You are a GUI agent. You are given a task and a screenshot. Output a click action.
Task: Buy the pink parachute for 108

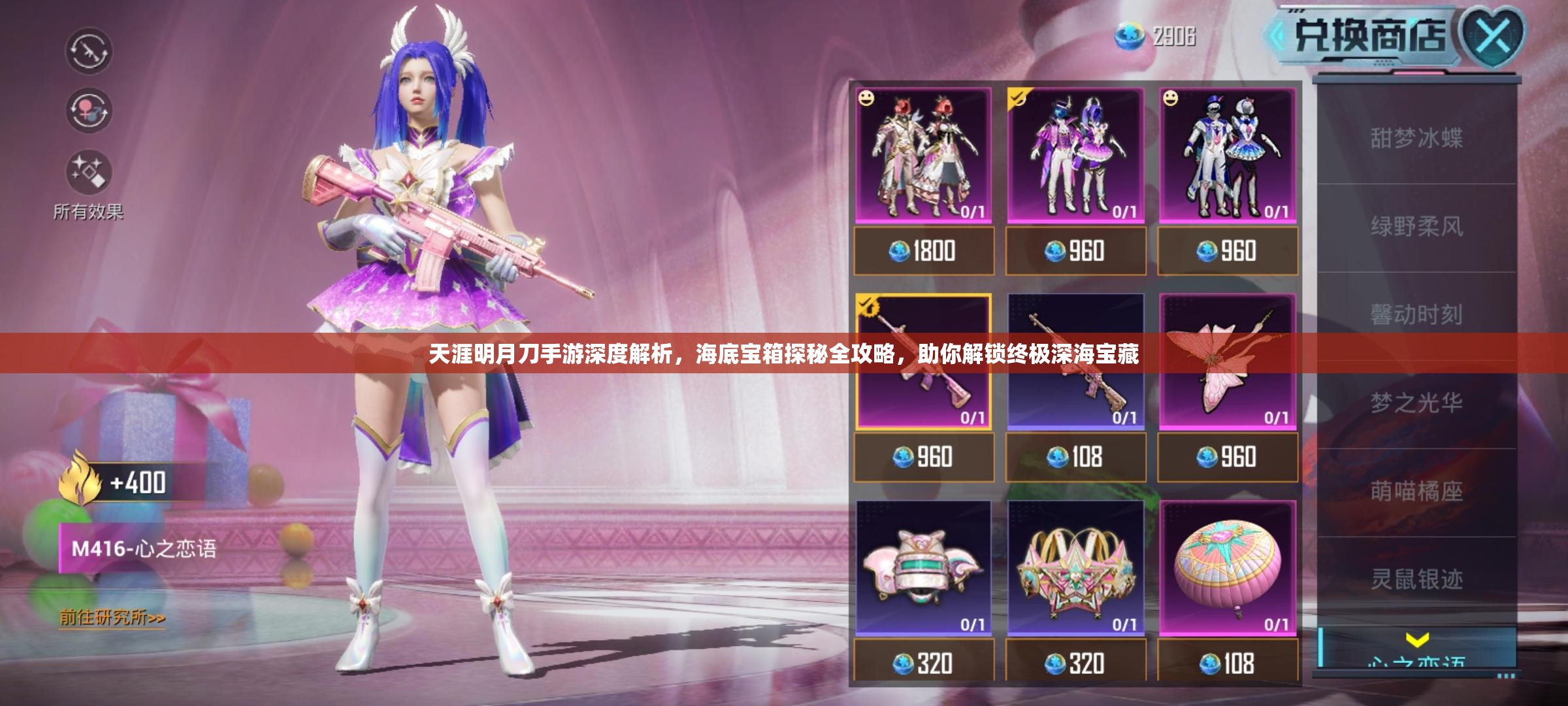[x=1227, y=664]
